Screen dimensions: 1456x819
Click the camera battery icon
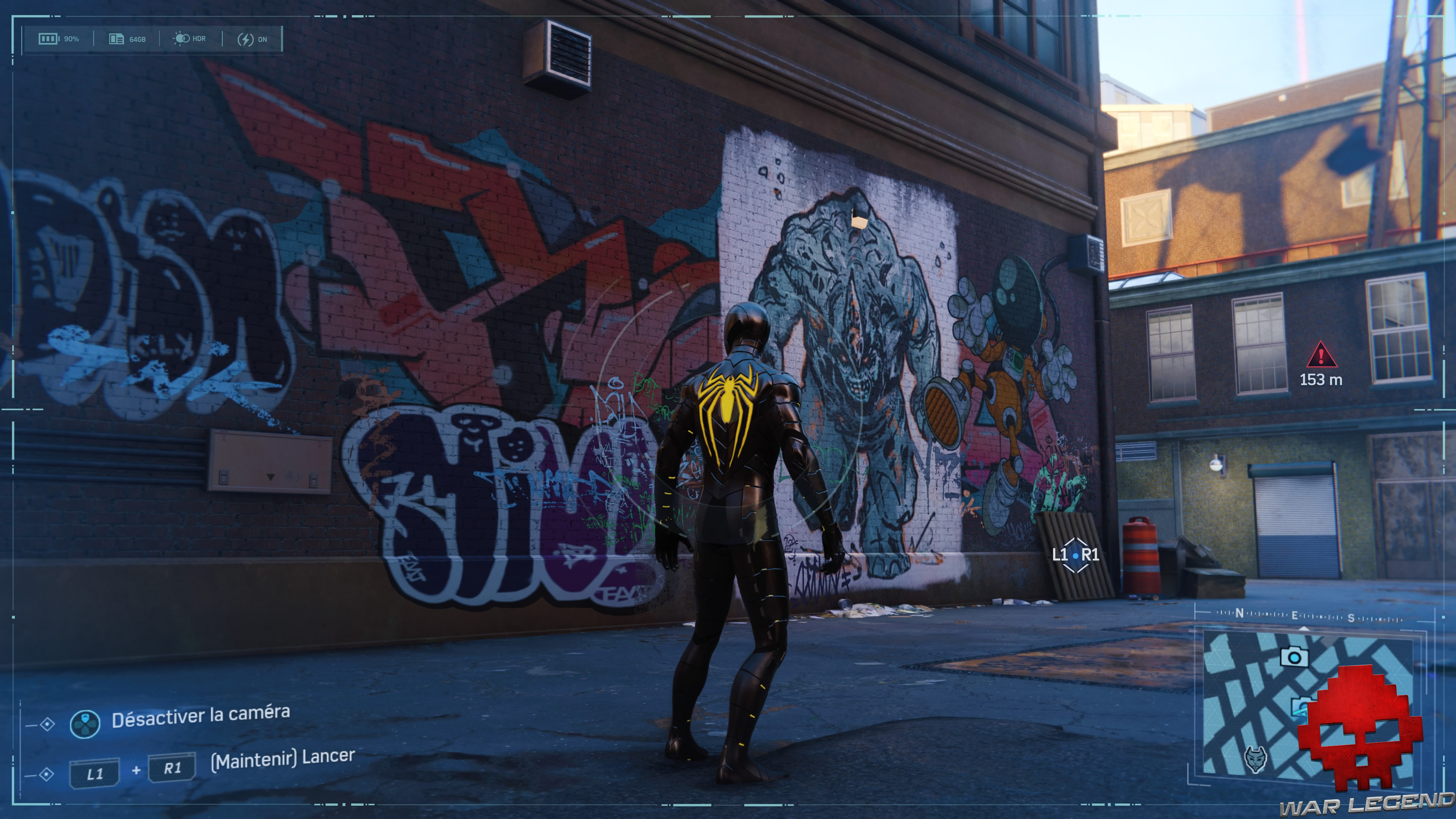(x=49, y=38)
